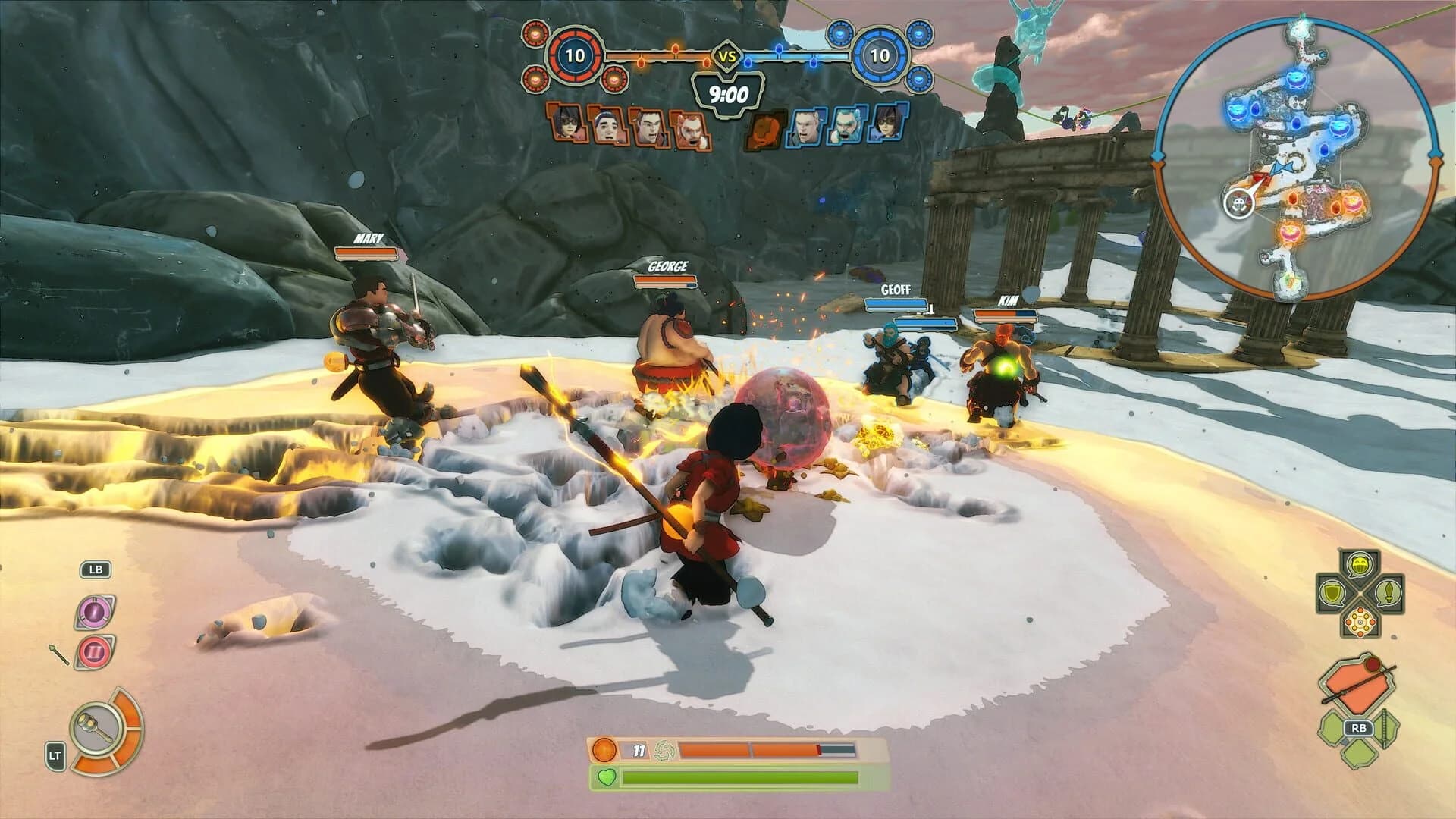Click the LT button prompt

click(x=55, y=755)
